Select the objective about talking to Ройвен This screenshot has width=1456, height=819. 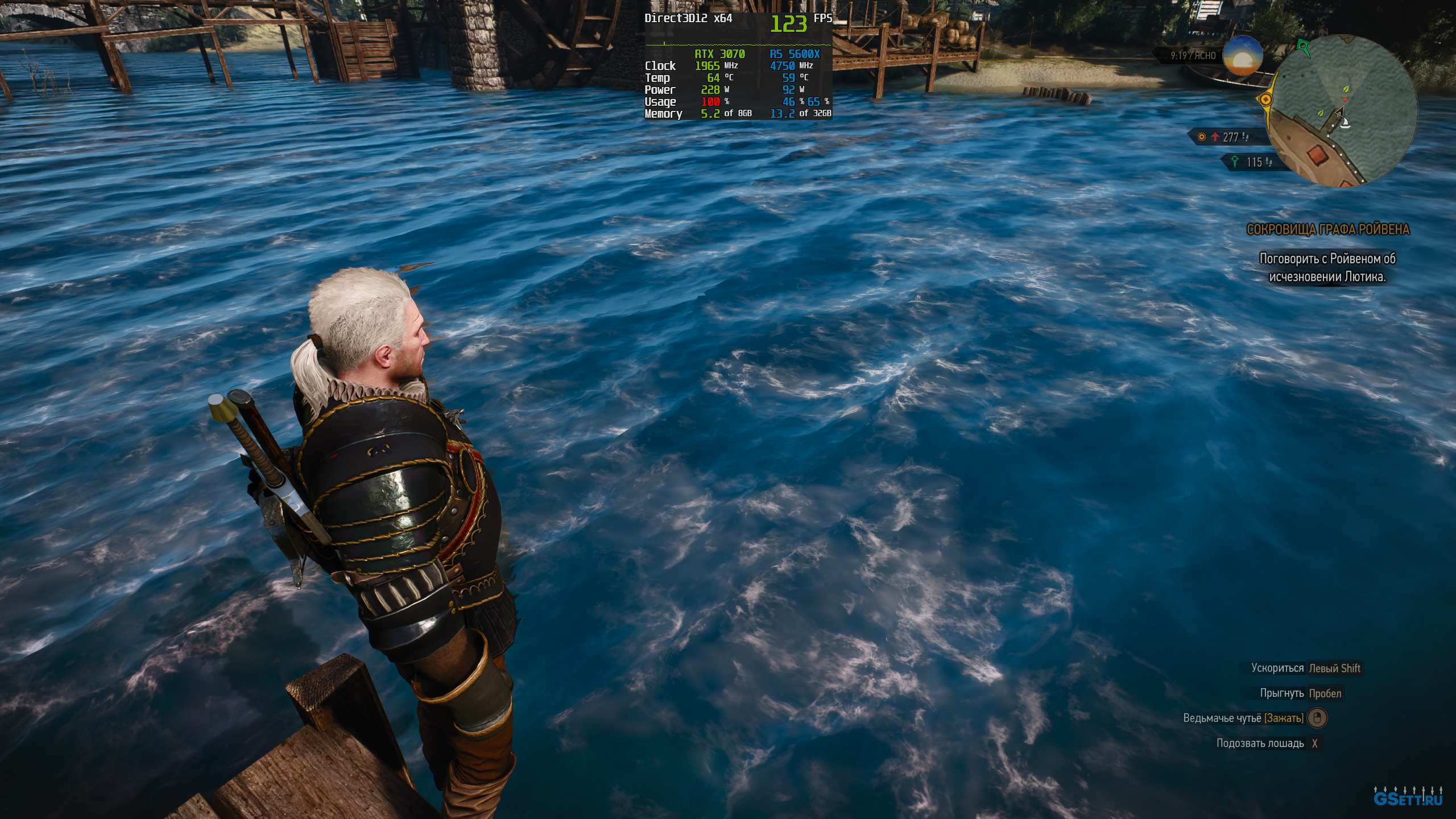click(x=1327, y=267)
